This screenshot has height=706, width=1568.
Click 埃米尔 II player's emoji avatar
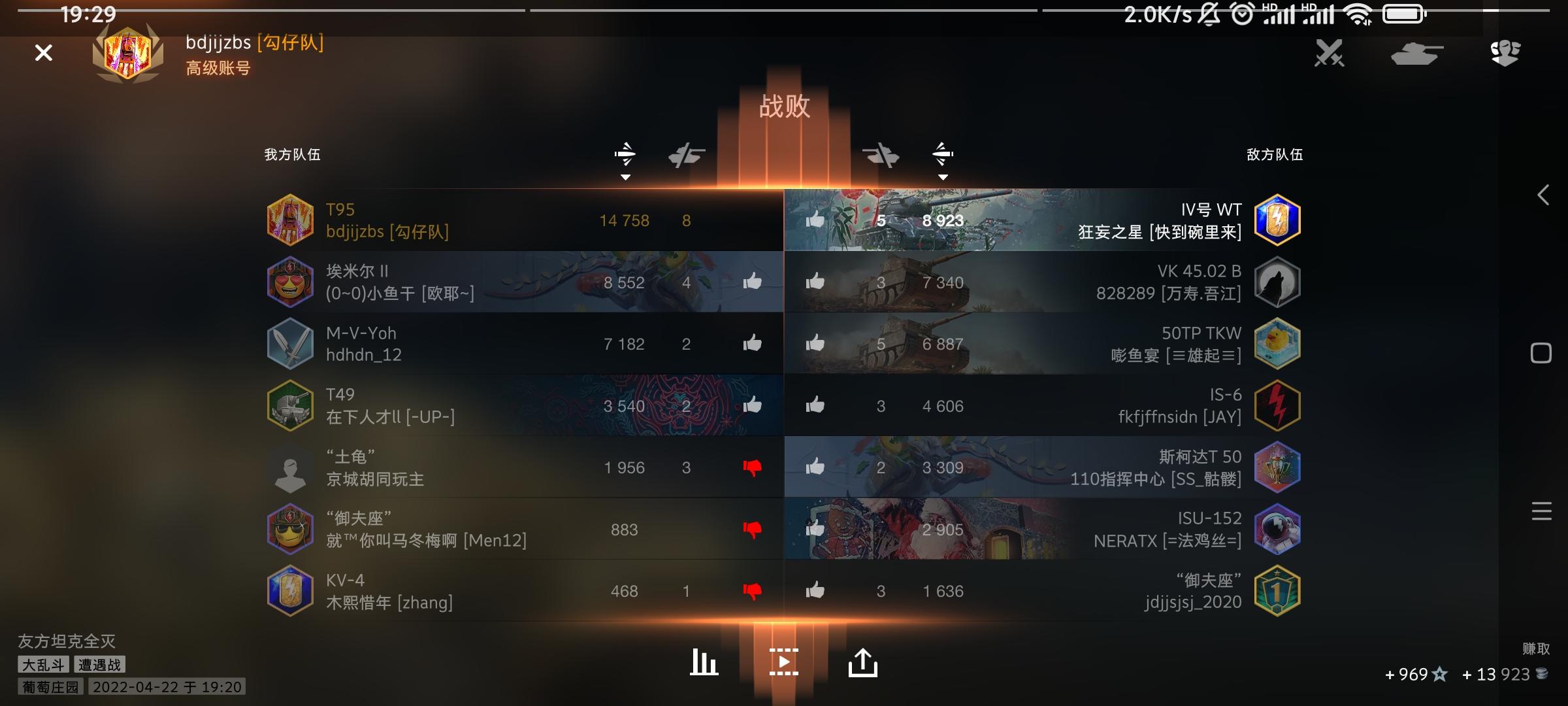tap(290, 282)
